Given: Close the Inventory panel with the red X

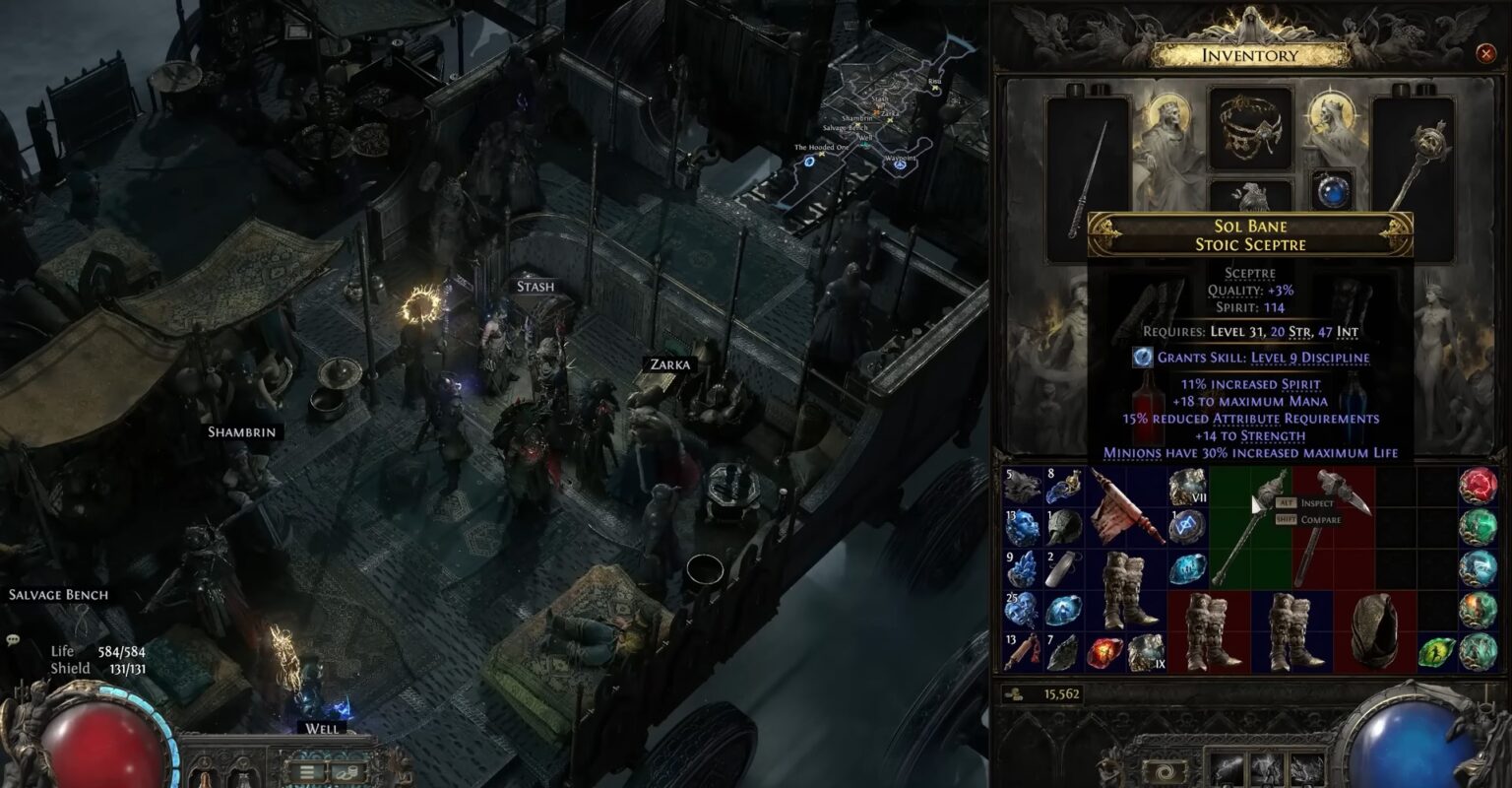Looking at the screenshot, I should (1487, 54).
